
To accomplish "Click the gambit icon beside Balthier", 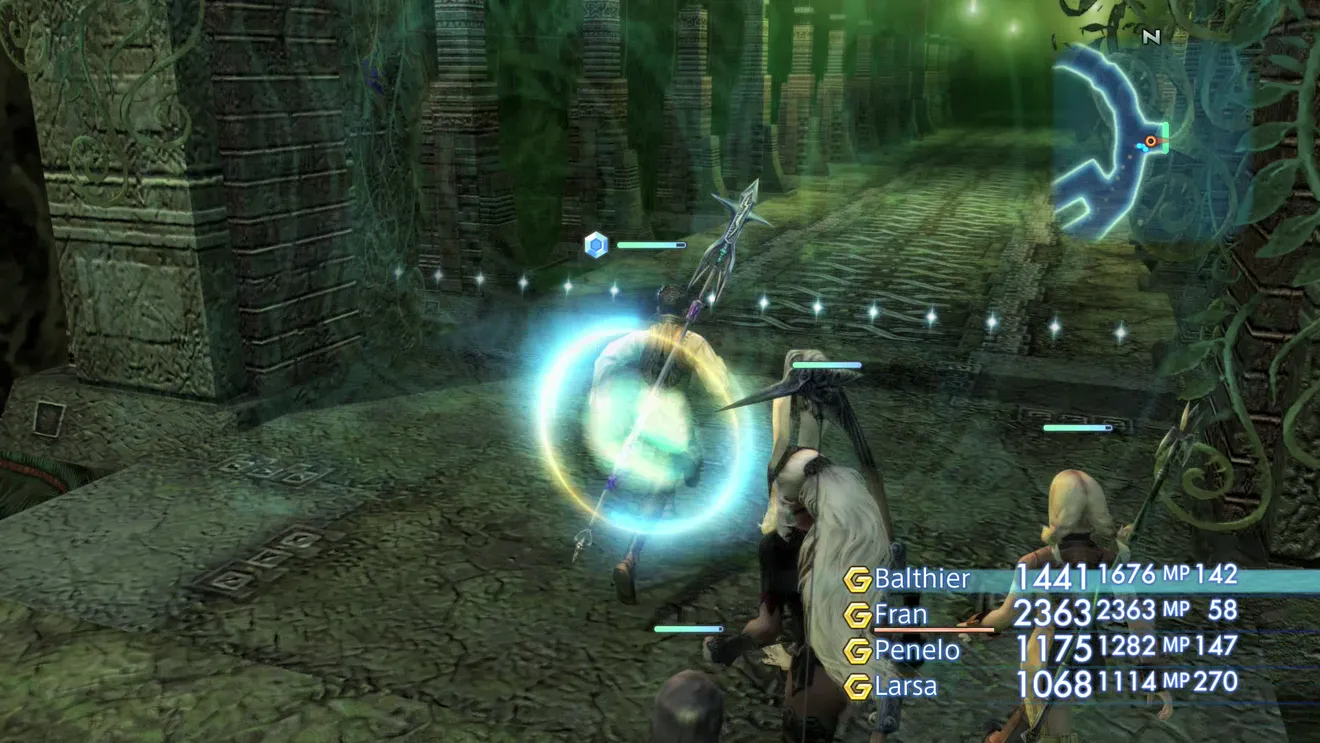I will pos(857,579).
